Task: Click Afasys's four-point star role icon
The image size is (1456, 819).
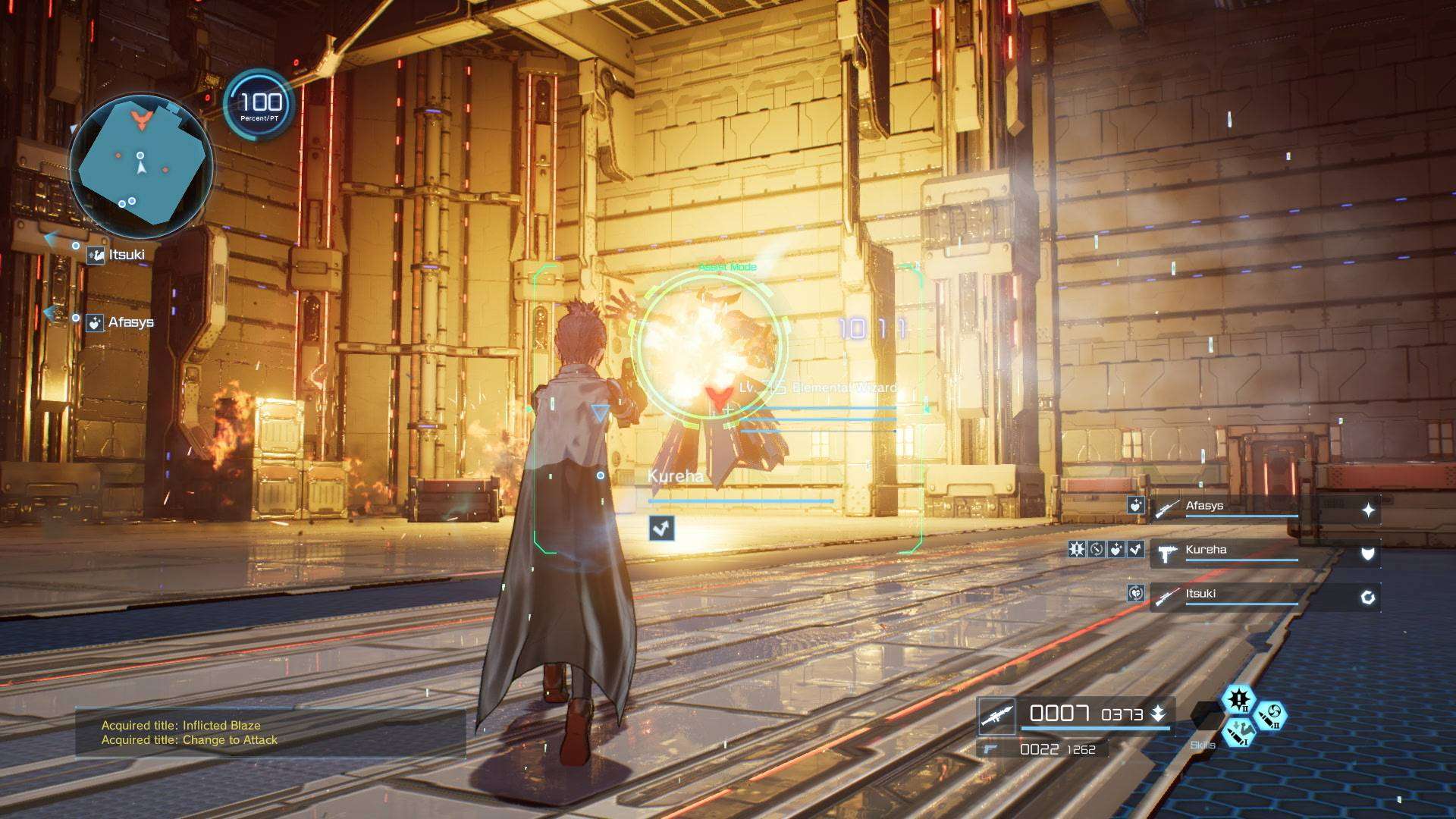Action: click(x=1367, y=510)
